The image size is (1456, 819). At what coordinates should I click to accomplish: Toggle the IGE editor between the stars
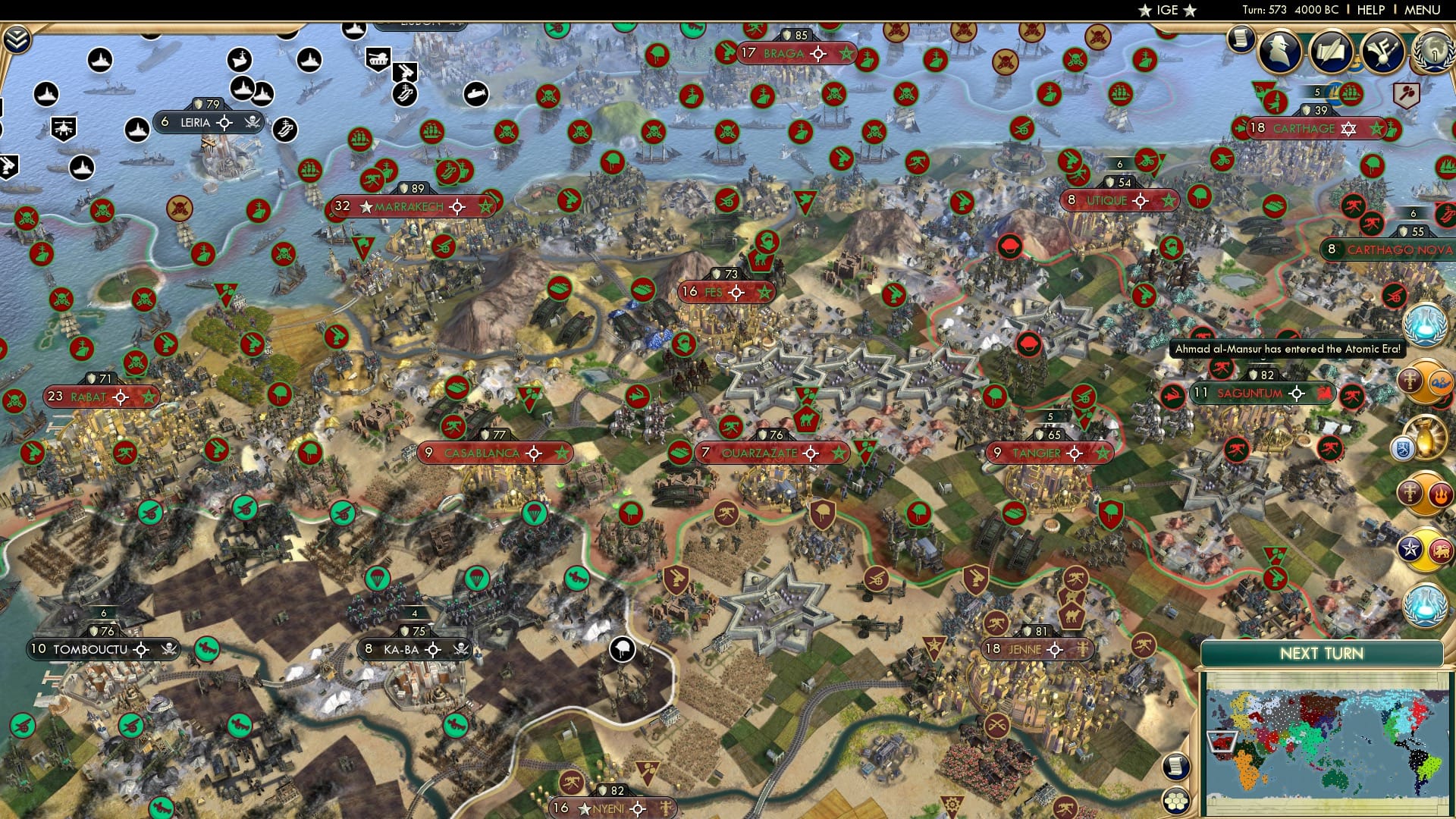click(x=1168, y=11)
